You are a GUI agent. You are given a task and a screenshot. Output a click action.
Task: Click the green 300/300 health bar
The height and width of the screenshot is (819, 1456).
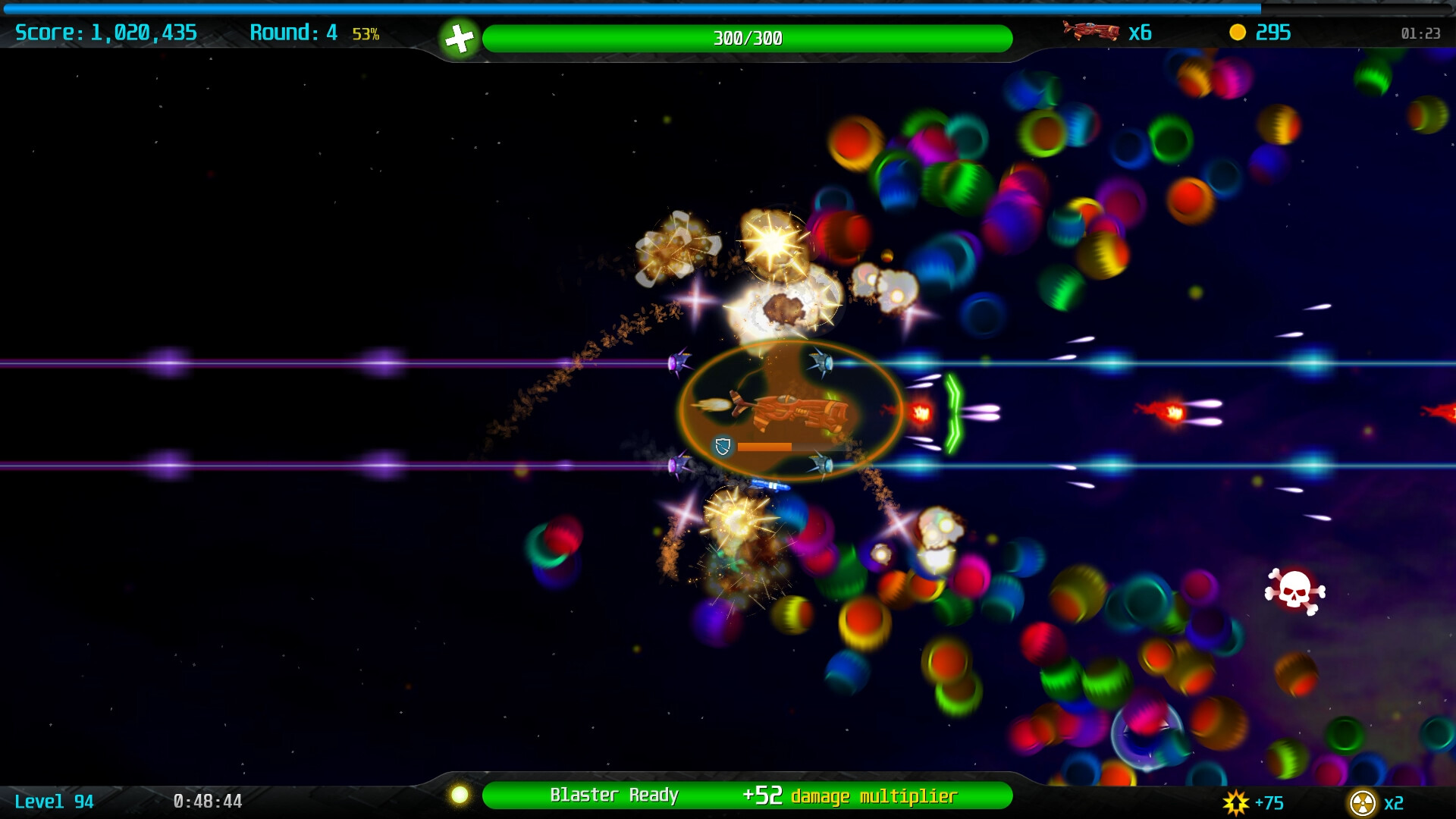click(x=749, y=35)
